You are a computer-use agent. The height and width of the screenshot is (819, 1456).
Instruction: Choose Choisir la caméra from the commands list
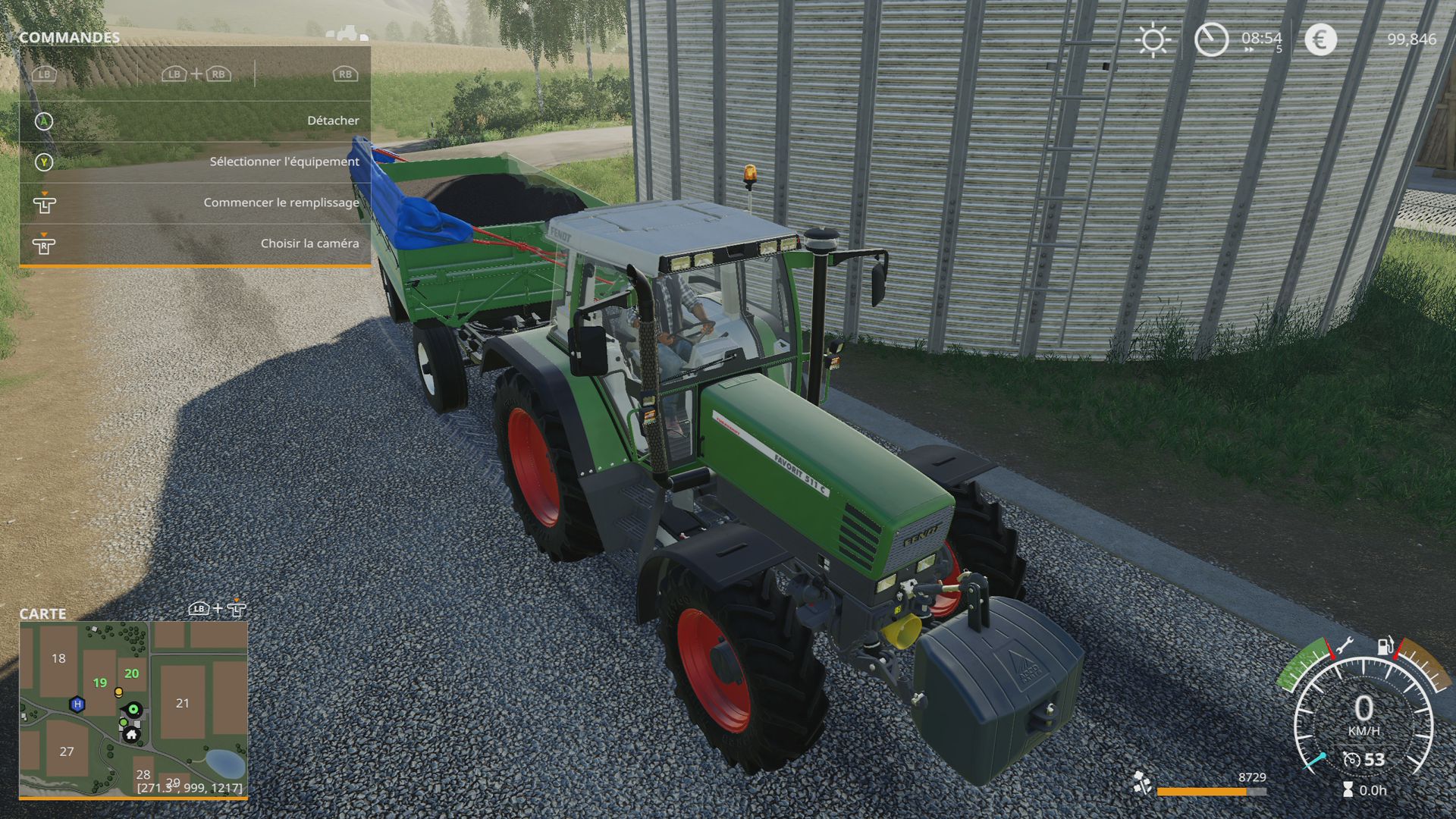[309, 243]
